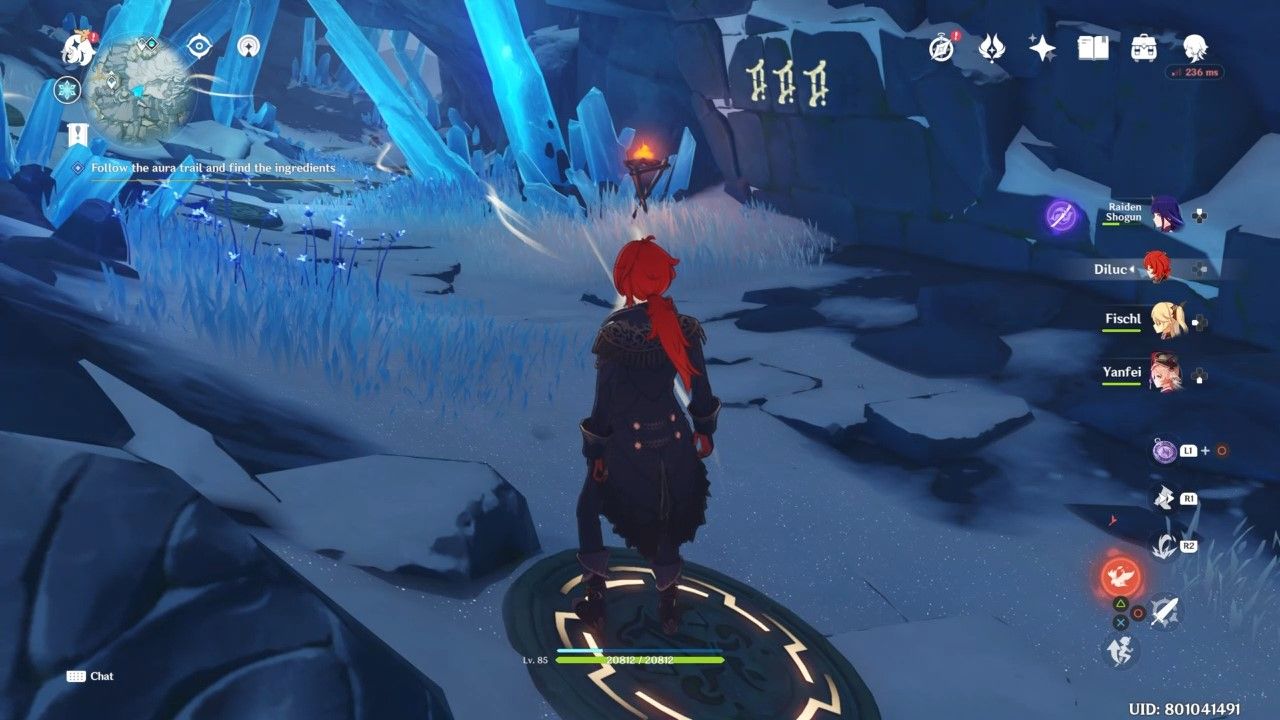Open the Adventurer Handbook book icon
1280x720 pixels.
tap(1095, 48)
